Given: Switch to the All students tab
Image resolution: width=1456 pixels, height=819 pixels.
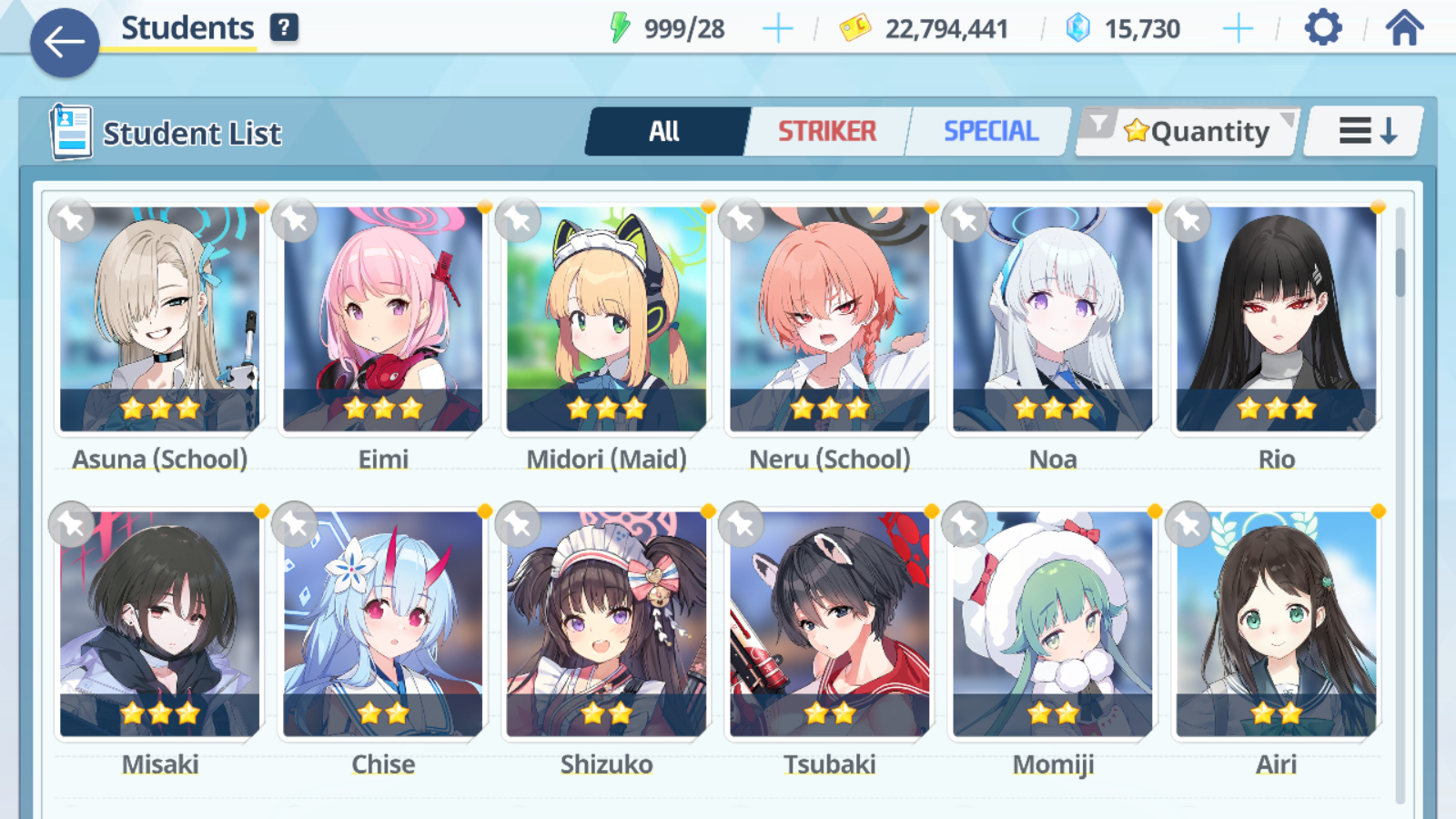Looking at the screenshot, I should pyautogui.click(x=665, y=132).
